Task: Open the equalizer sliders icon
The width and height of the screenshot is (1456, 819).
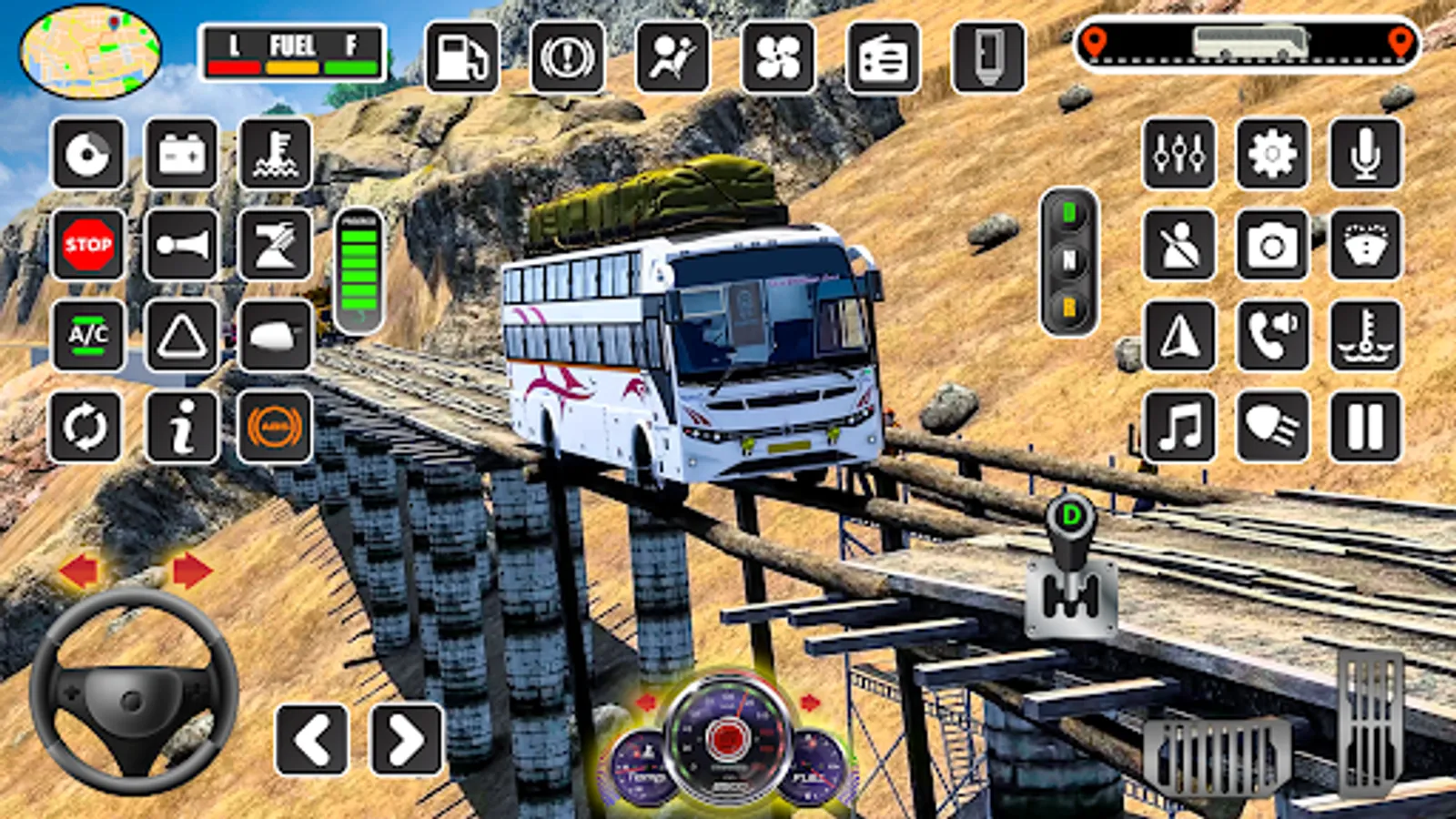Action: click(x=1179, y=154)
